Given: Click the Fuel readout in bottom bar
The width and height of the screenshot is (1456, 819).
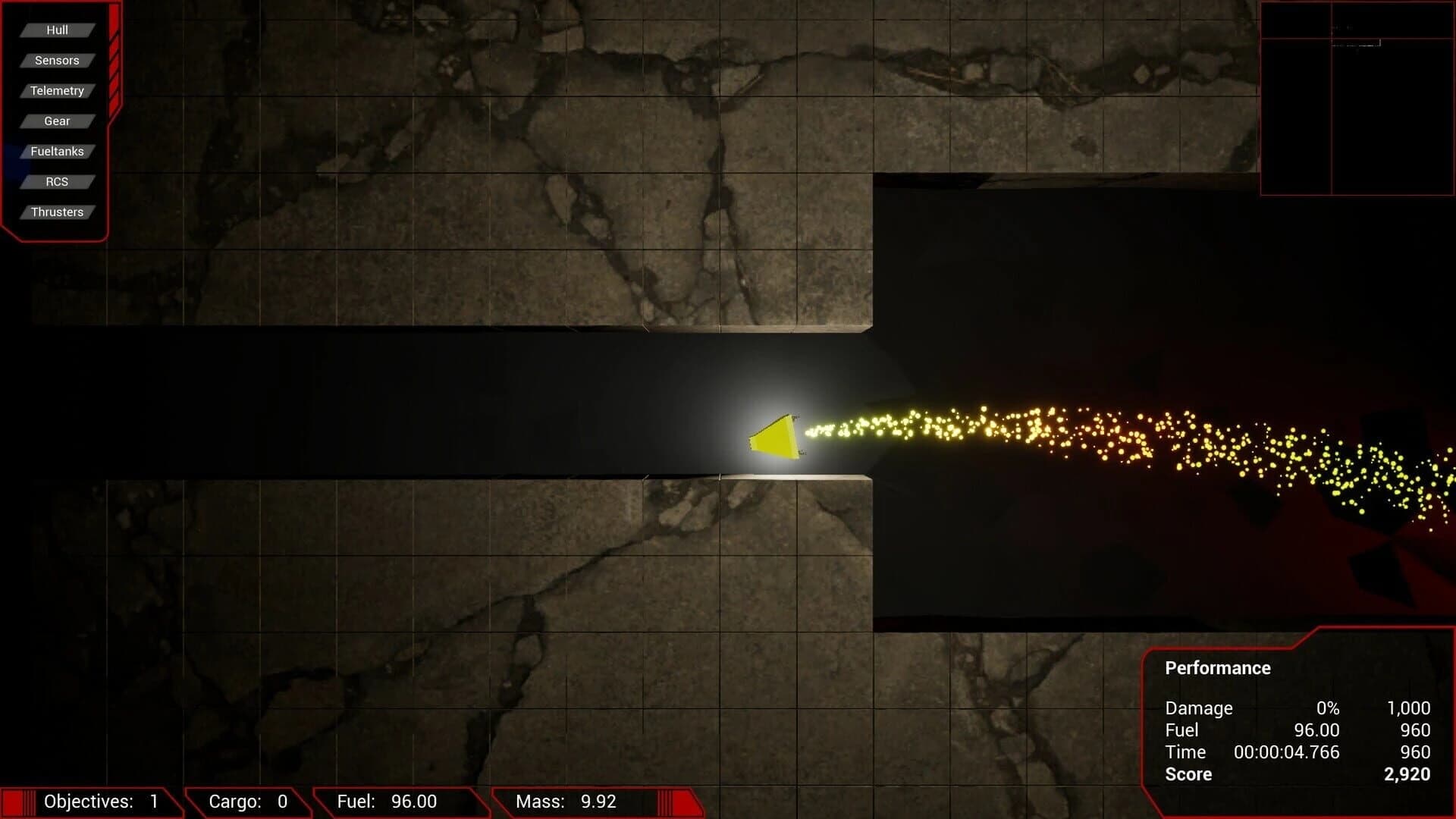Looking at the screenshot, I should 387,801.
